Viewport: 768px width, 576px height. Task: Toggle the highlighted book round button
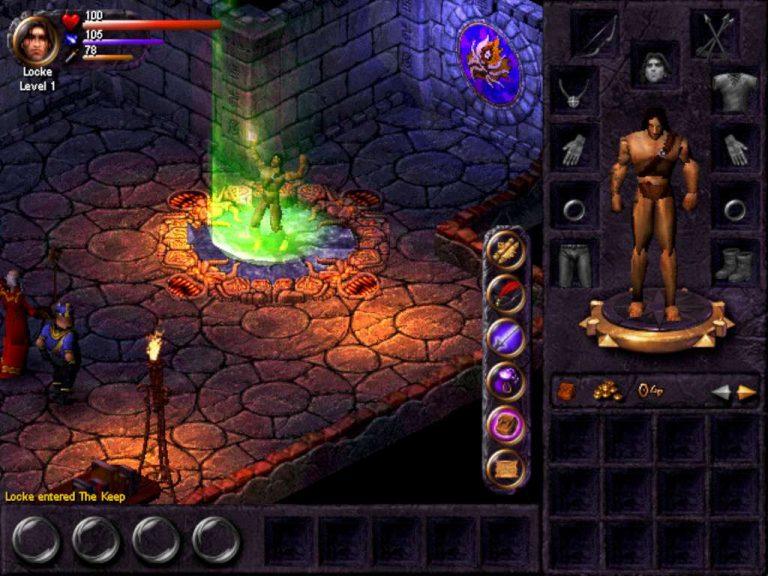click(x=506, y=423)
